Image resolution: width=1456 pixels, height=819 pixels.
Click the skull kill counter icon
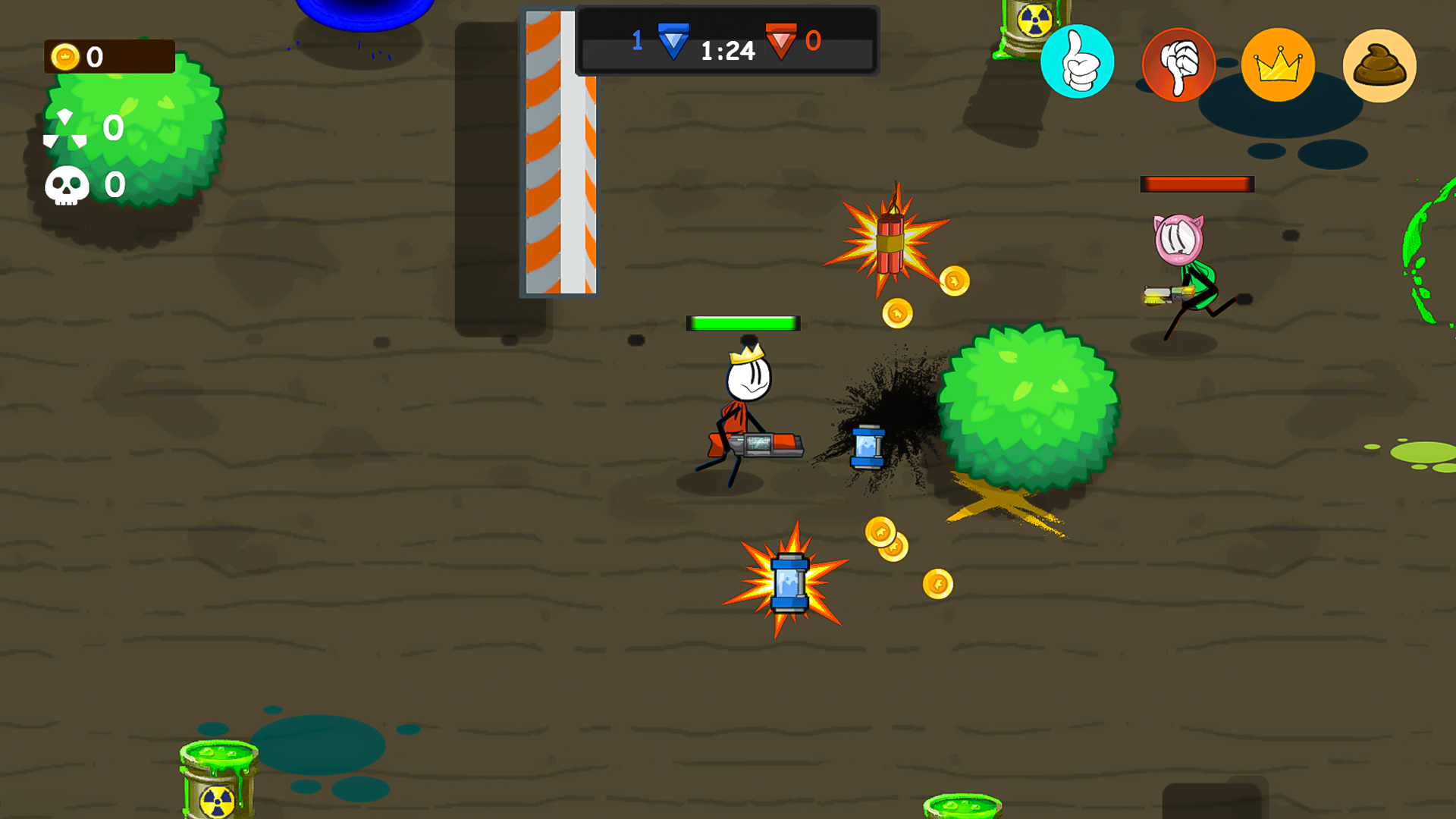[66, 184]
